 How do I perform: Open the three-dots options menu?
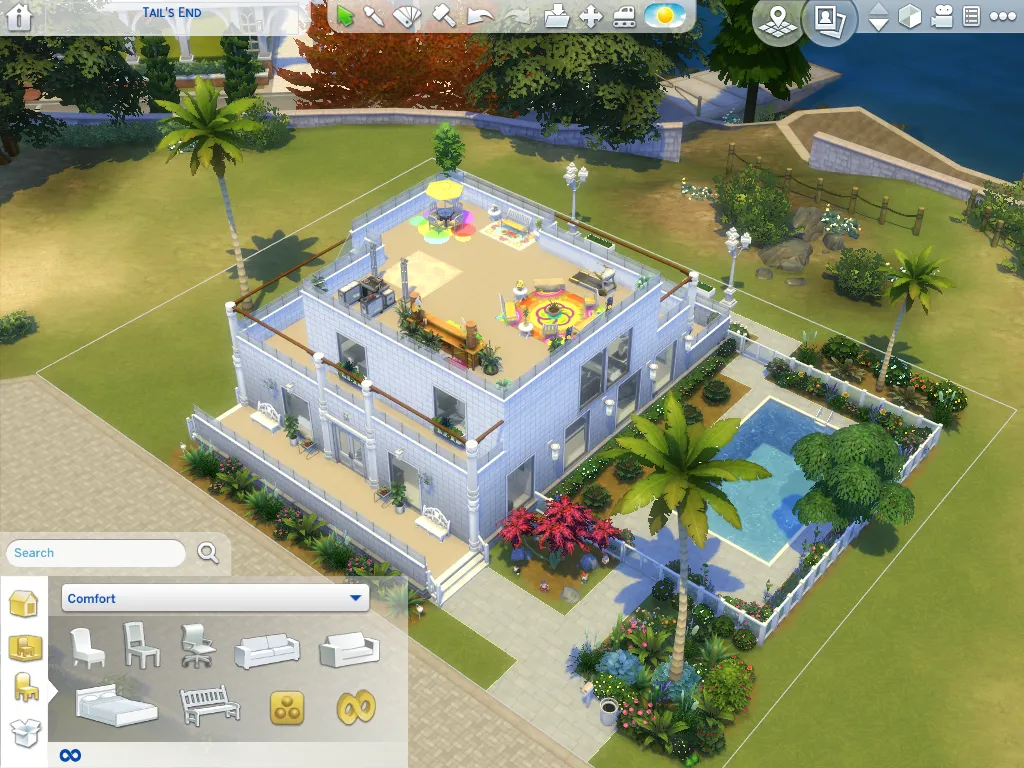click(x=1000, y=17)
